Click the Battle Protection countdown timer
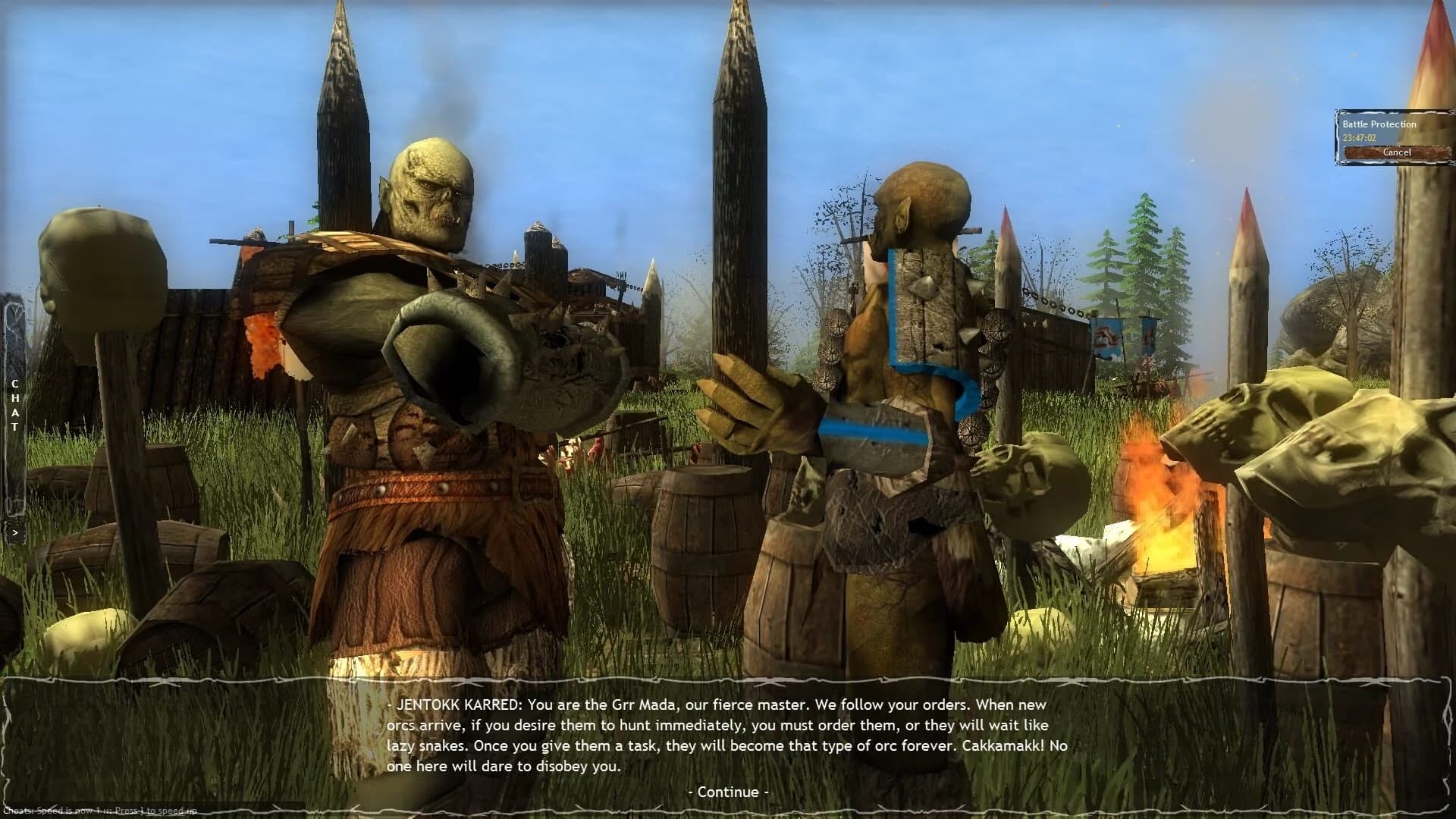 tap(1360, 137)
